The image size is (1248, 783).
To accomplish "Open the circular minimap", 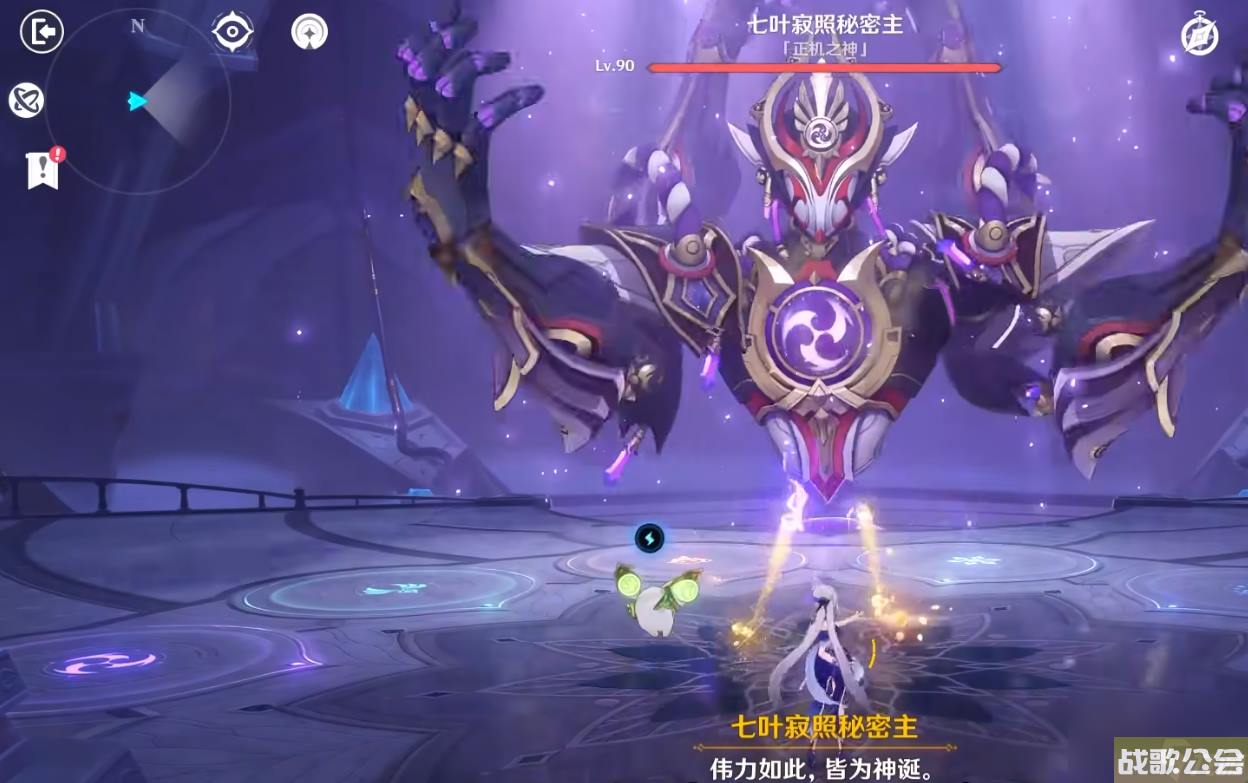I will click(x=138, y=101).
